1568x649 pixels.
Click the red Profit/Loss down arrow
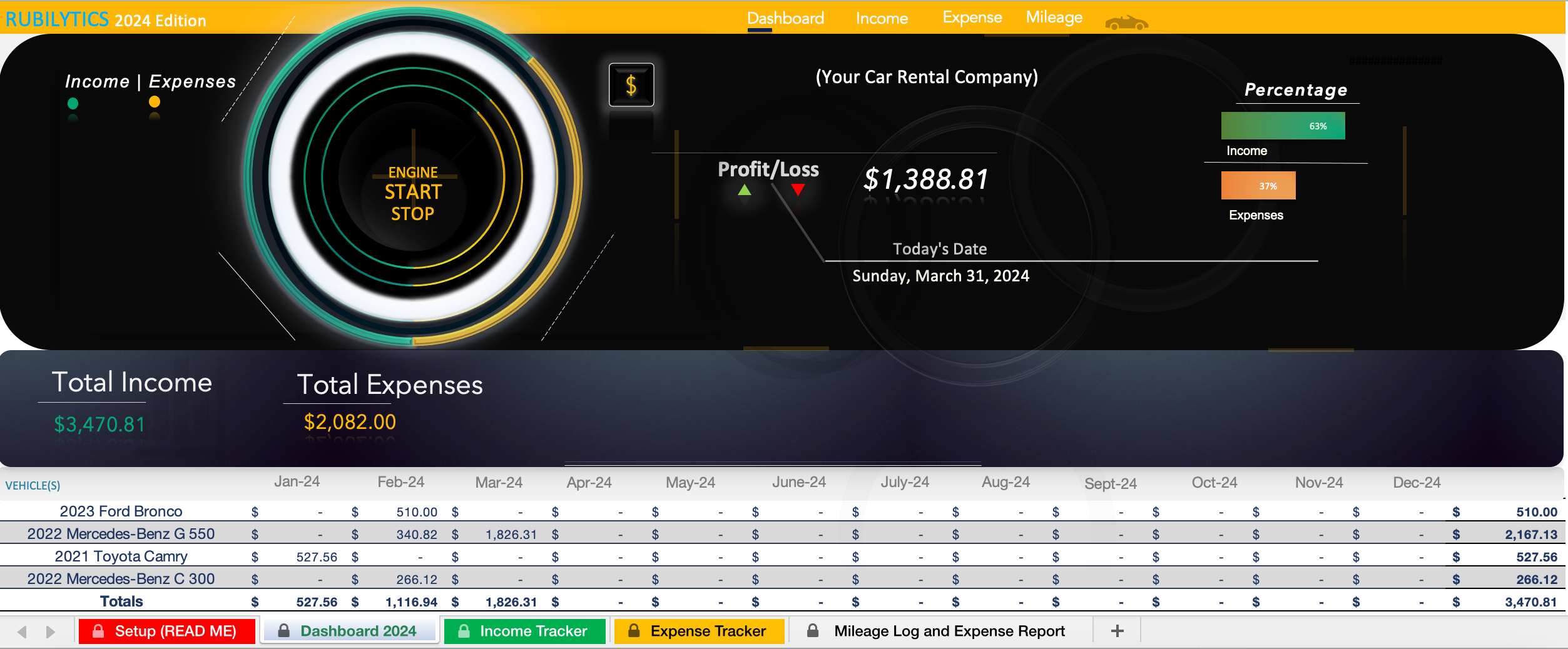point(797,191)
